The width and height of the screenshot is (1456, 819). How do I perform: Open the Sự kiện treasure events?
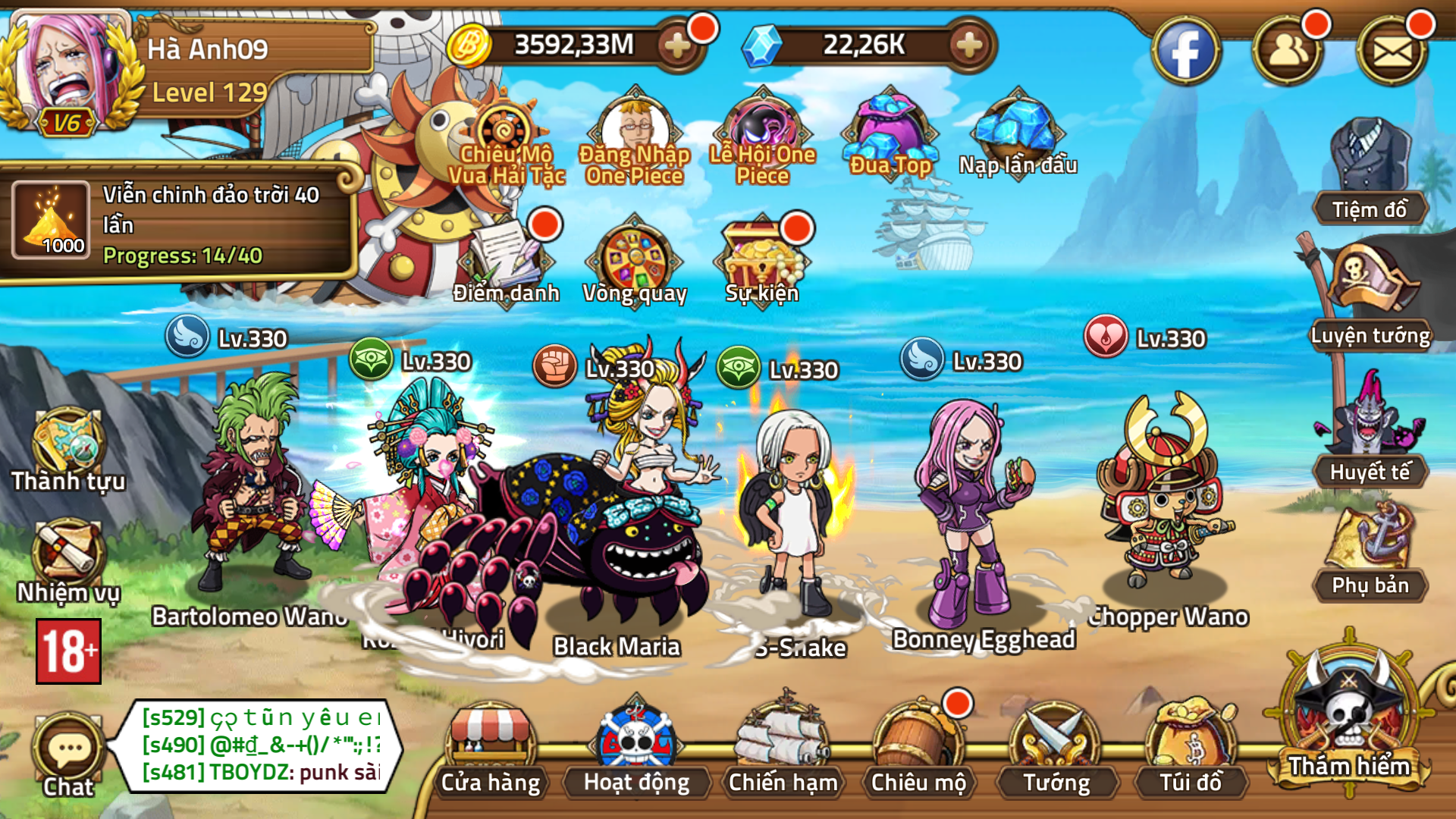click(x=761, y=262)
